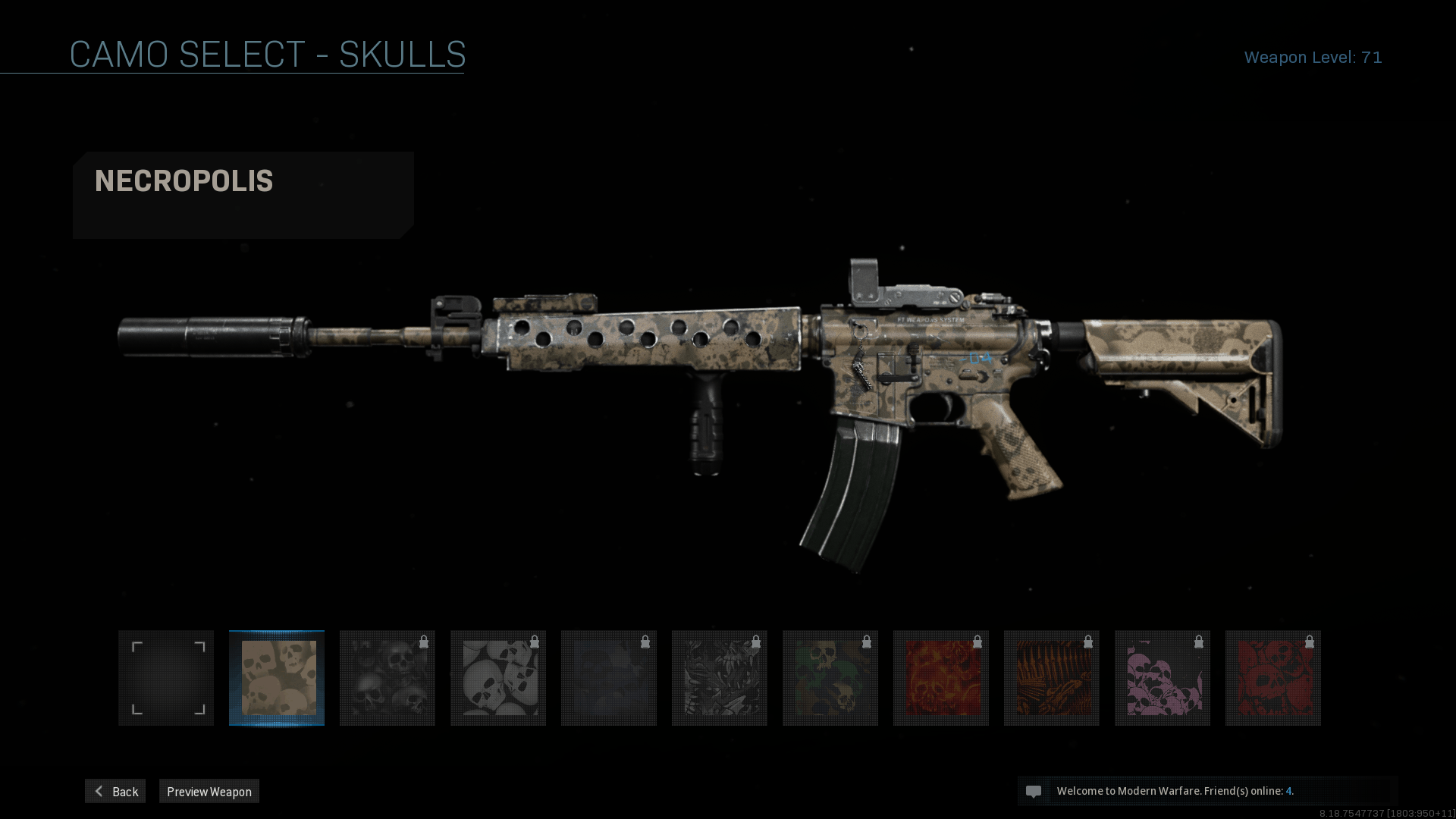
Task: Pick the locked pink skulls camo
Action: coord(1163,678)
